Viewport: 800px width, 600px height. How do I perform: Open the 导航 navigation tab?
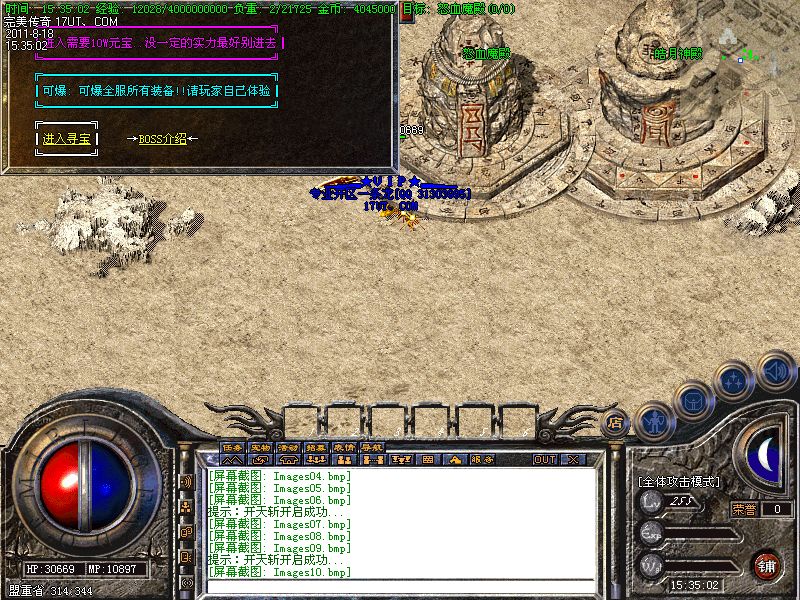click(372, 447)
